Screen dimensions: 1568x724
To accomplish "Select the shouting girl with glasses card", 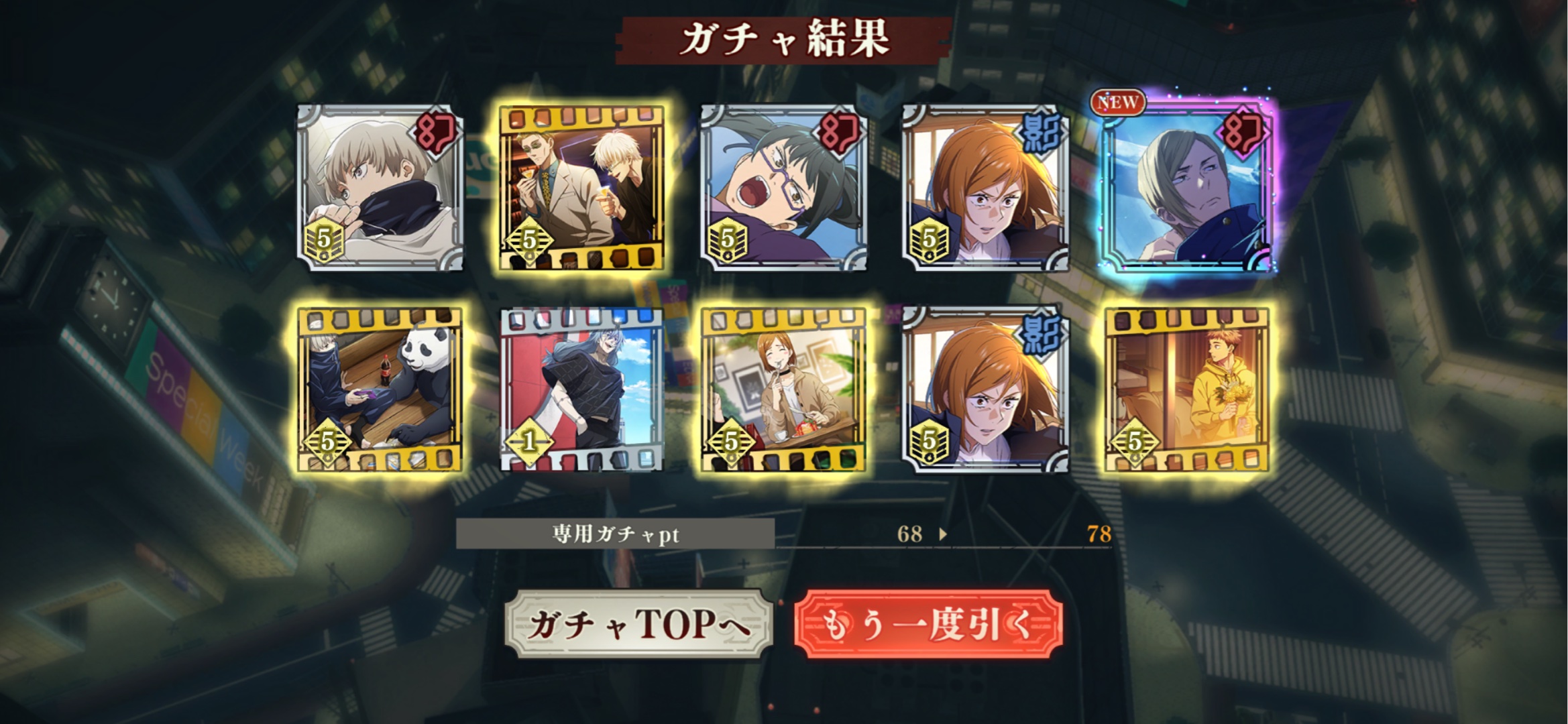I will (x=783, y=188).
